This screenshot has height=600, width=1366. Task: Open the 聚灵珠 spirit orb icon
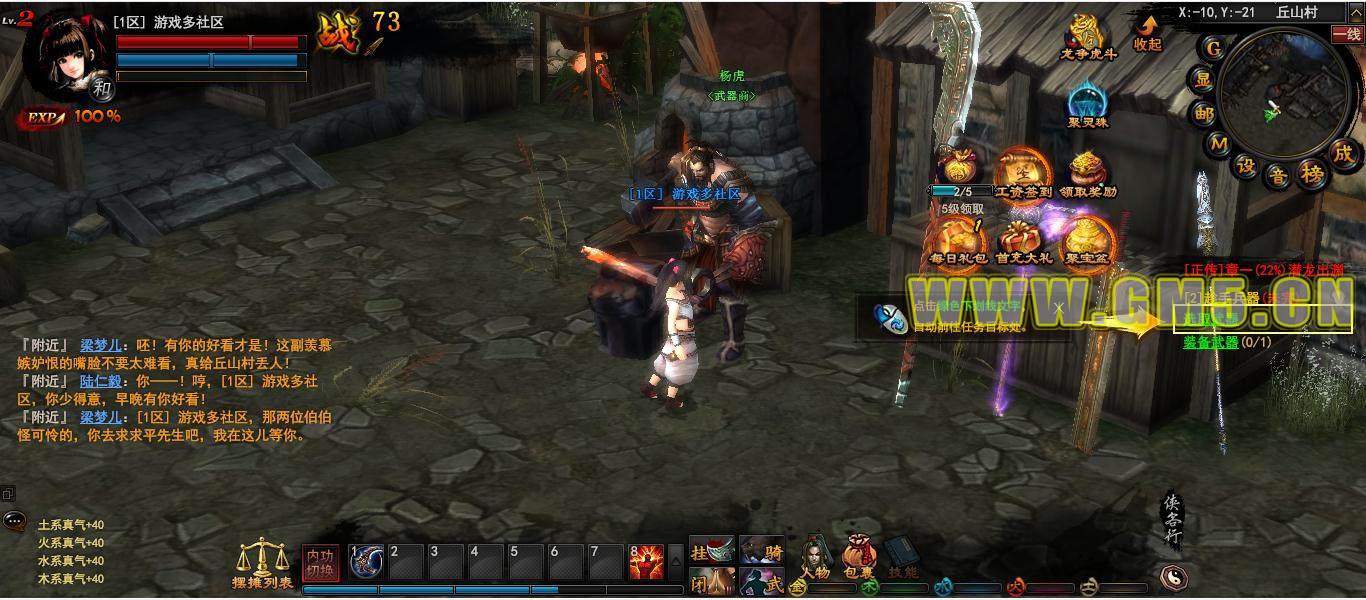pyautogui.click(x=1087, y=104)
